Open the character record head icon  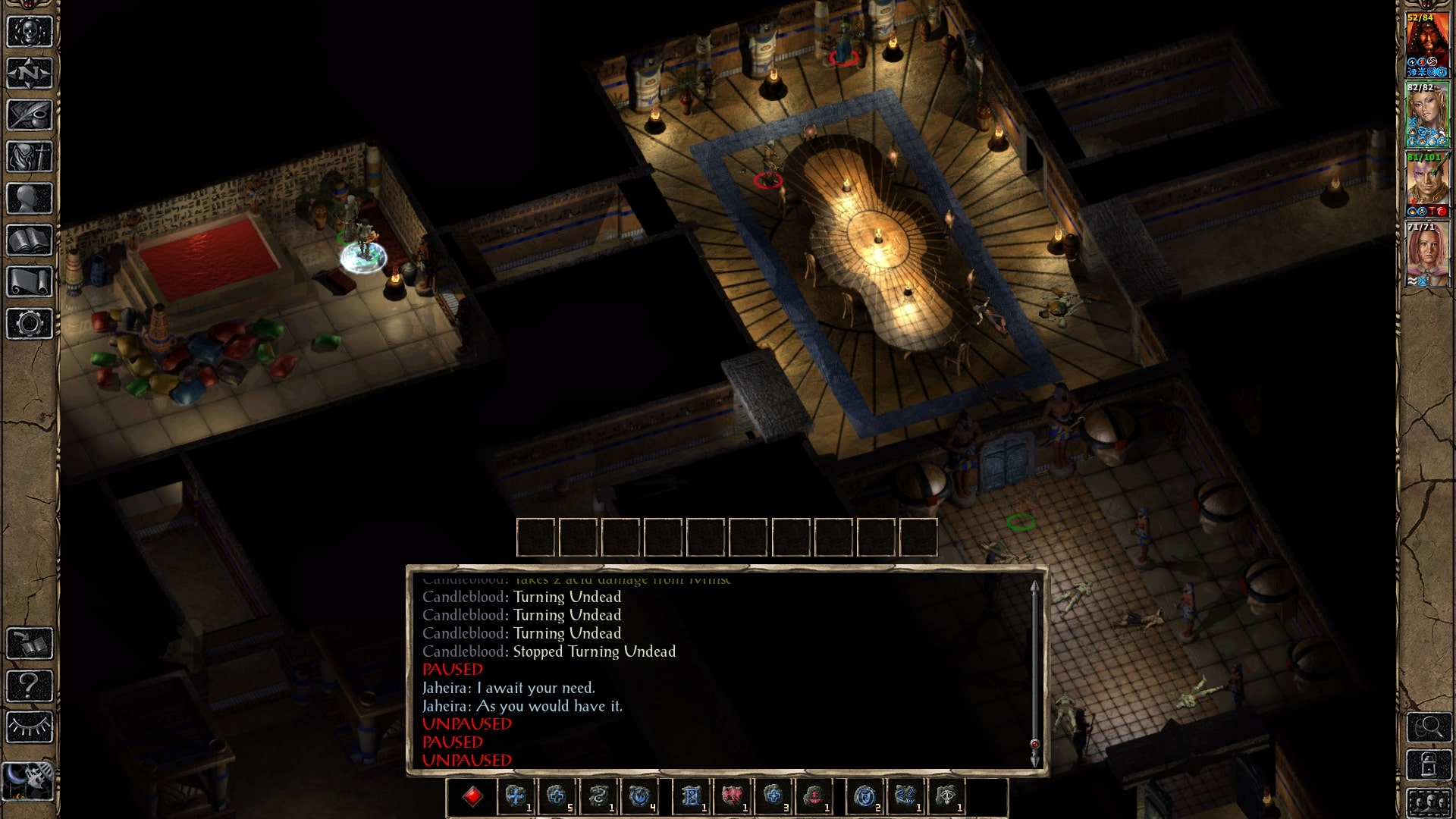[30, 199]
